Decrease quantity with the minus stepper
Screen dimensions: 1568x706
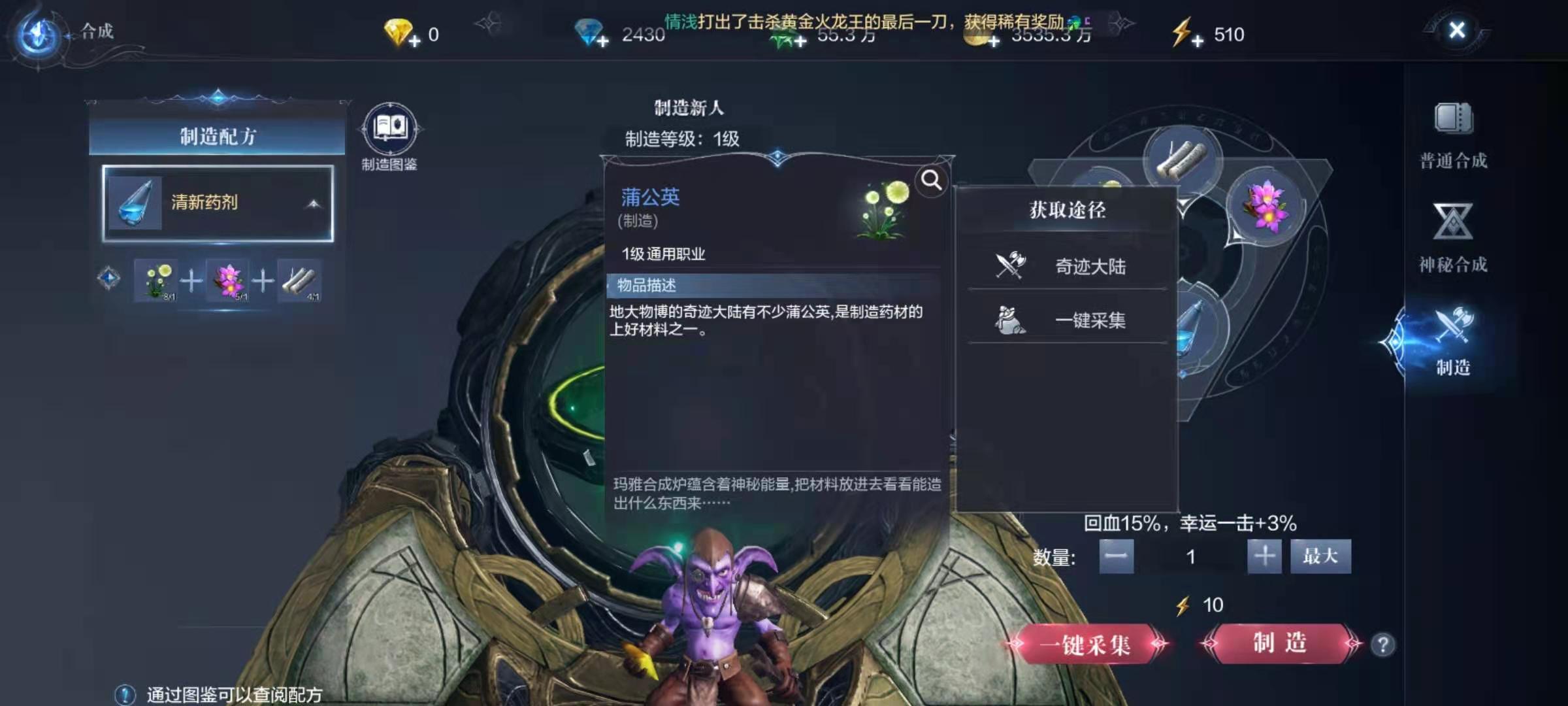(1117, 556)
